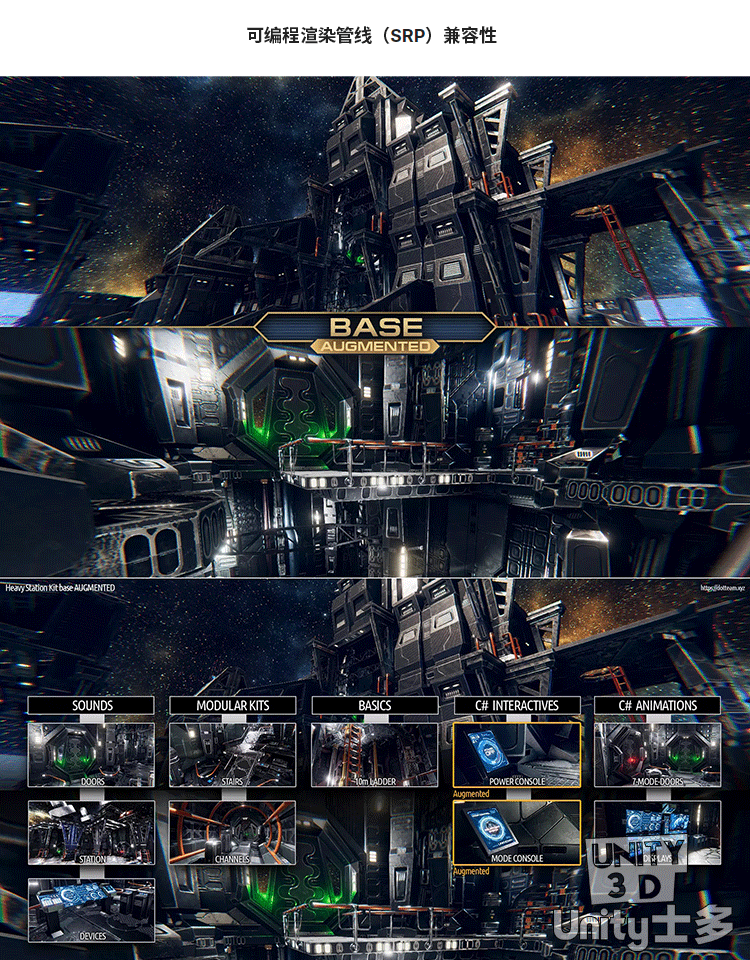
Task: View the STAIRS modular kit thumbnail
Action: (233, 754)
